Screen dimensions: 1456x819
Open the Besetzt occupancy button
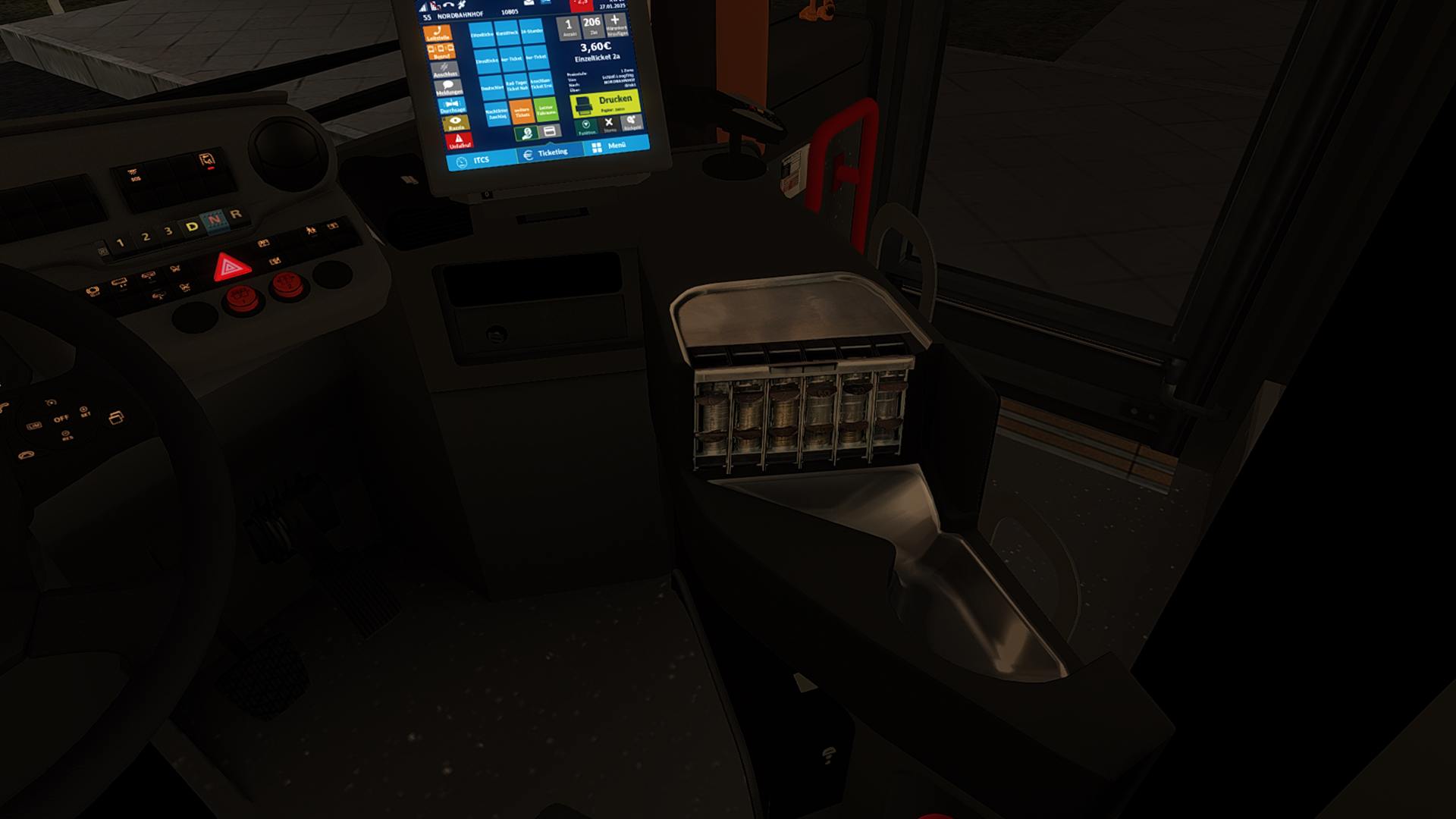tap(441, 52)
